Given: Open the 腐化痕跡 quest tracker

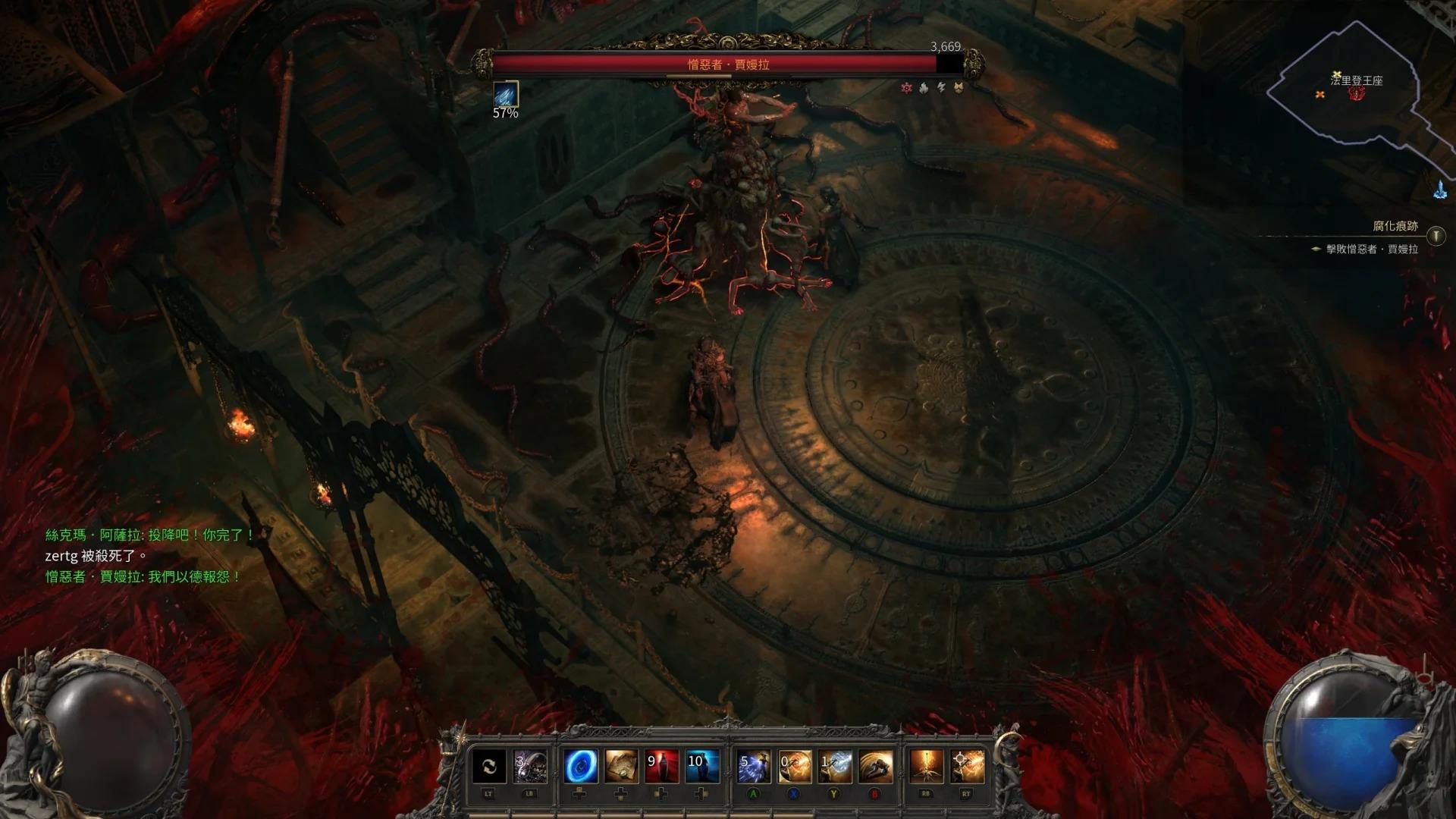Looking at the screenshot, I should 1395,227.
